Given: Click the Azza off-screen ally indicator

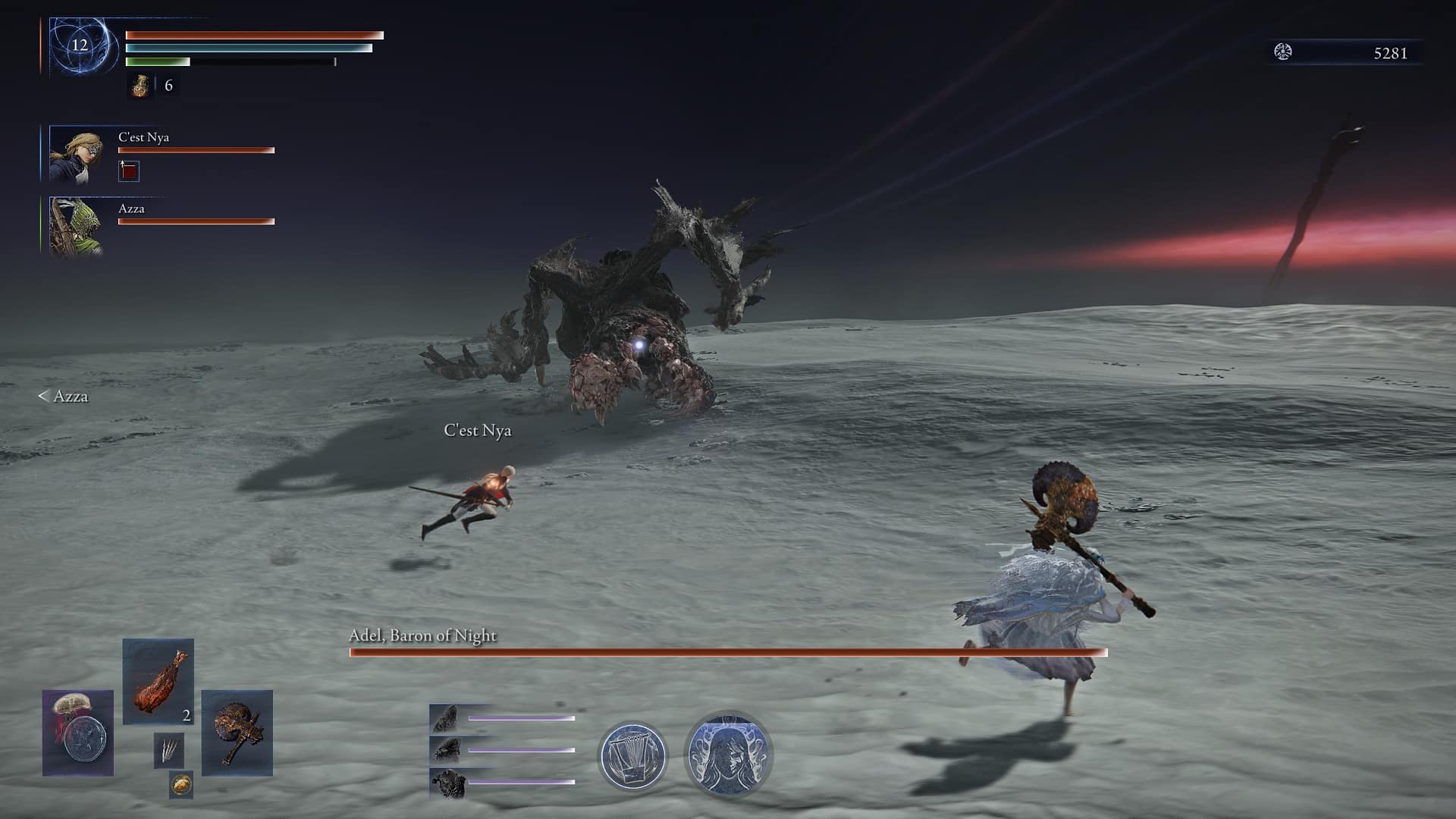Looking at the screenshot, I should click(x=63, y=396).
